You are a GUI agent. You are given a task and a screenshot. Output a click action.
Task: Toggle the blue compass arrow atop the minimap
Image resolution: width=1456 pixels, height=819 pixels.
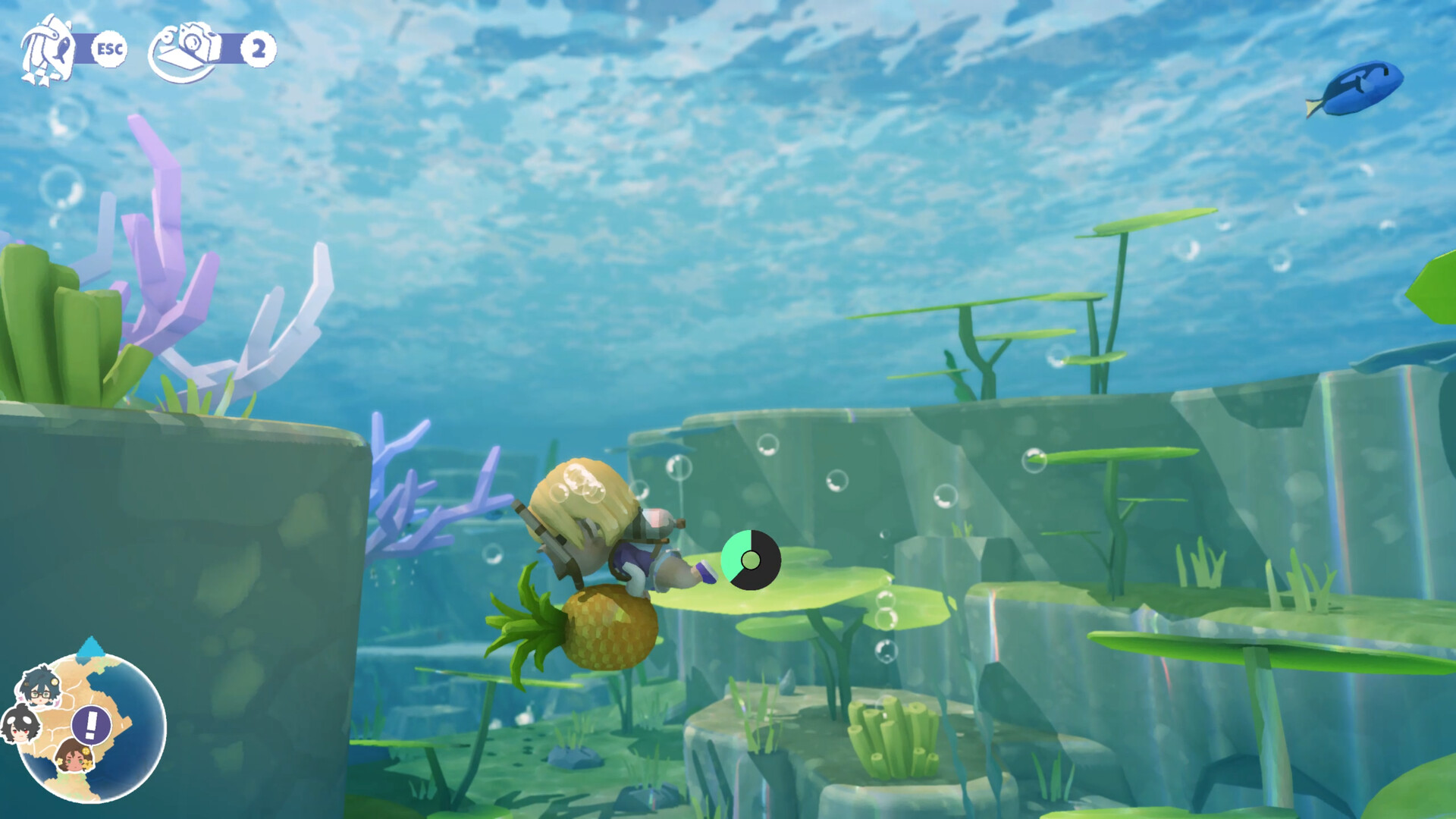click(93, 650)
